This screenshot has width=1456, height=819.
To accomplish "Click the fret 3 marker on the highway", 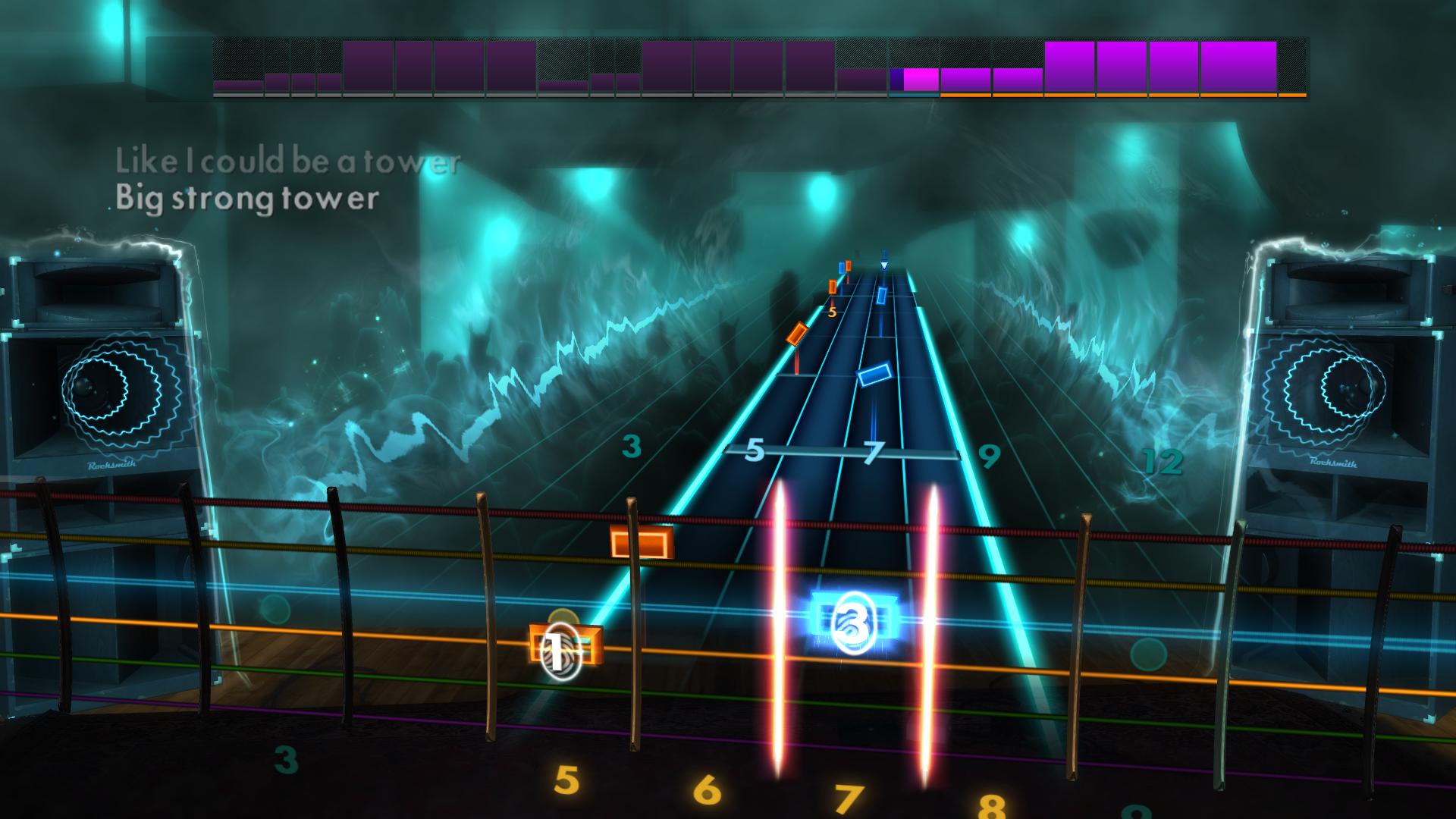I will pyautogui.click(x=629, y=447).
